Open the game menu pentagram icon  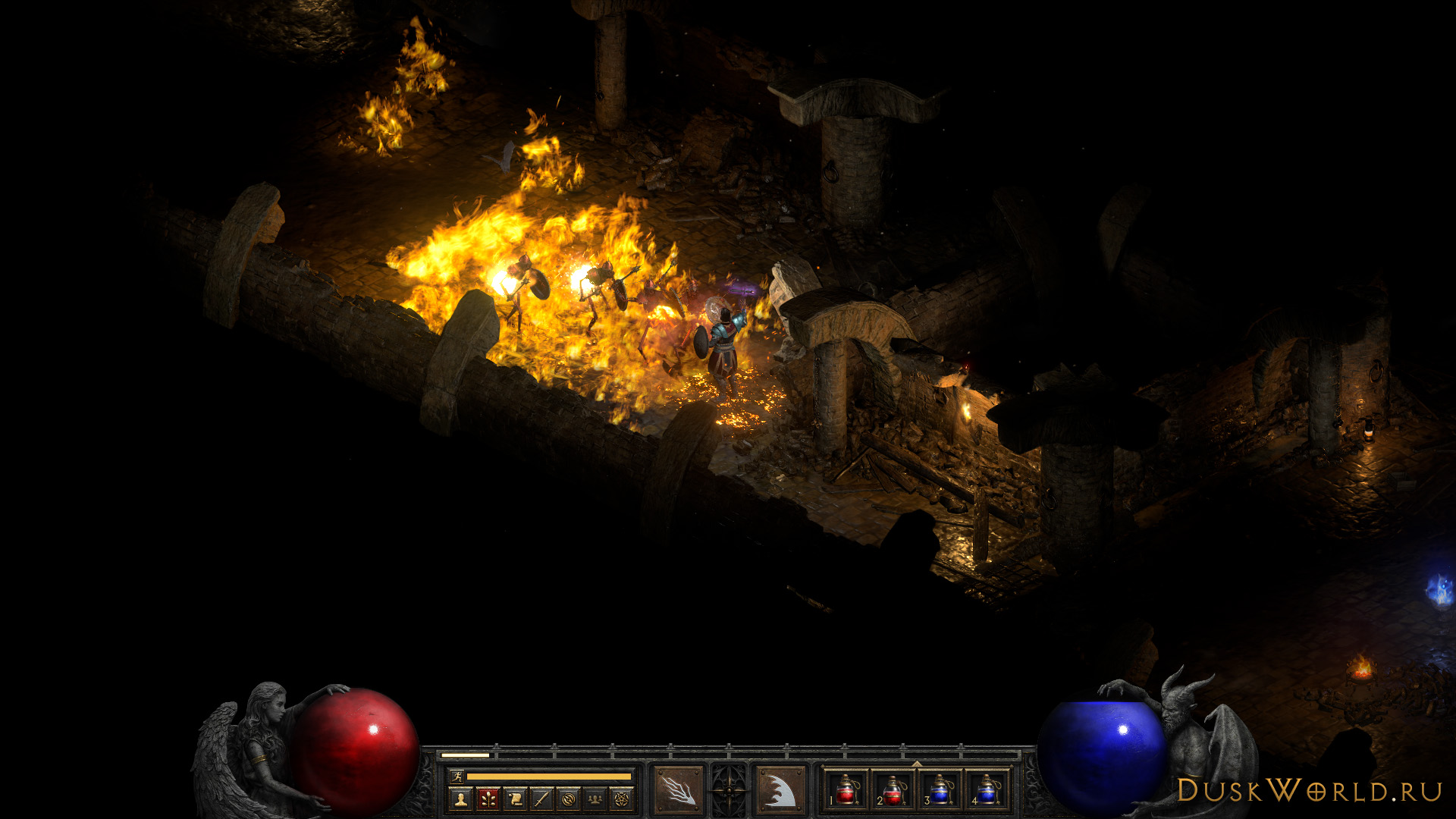622,799
